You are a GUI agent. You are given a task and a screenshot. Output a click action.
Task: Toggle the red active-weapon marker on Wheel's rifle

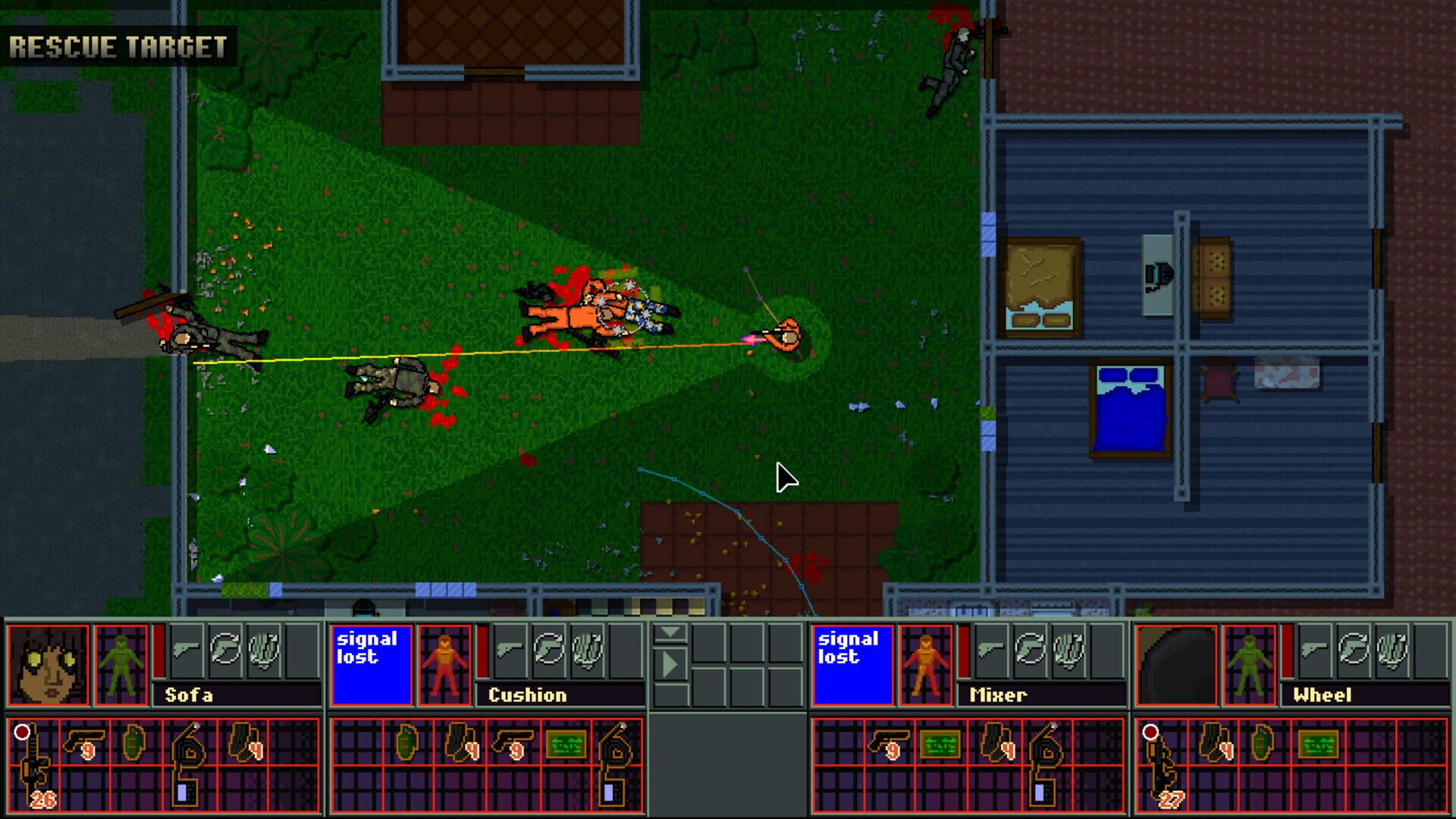click(1151, 733)
